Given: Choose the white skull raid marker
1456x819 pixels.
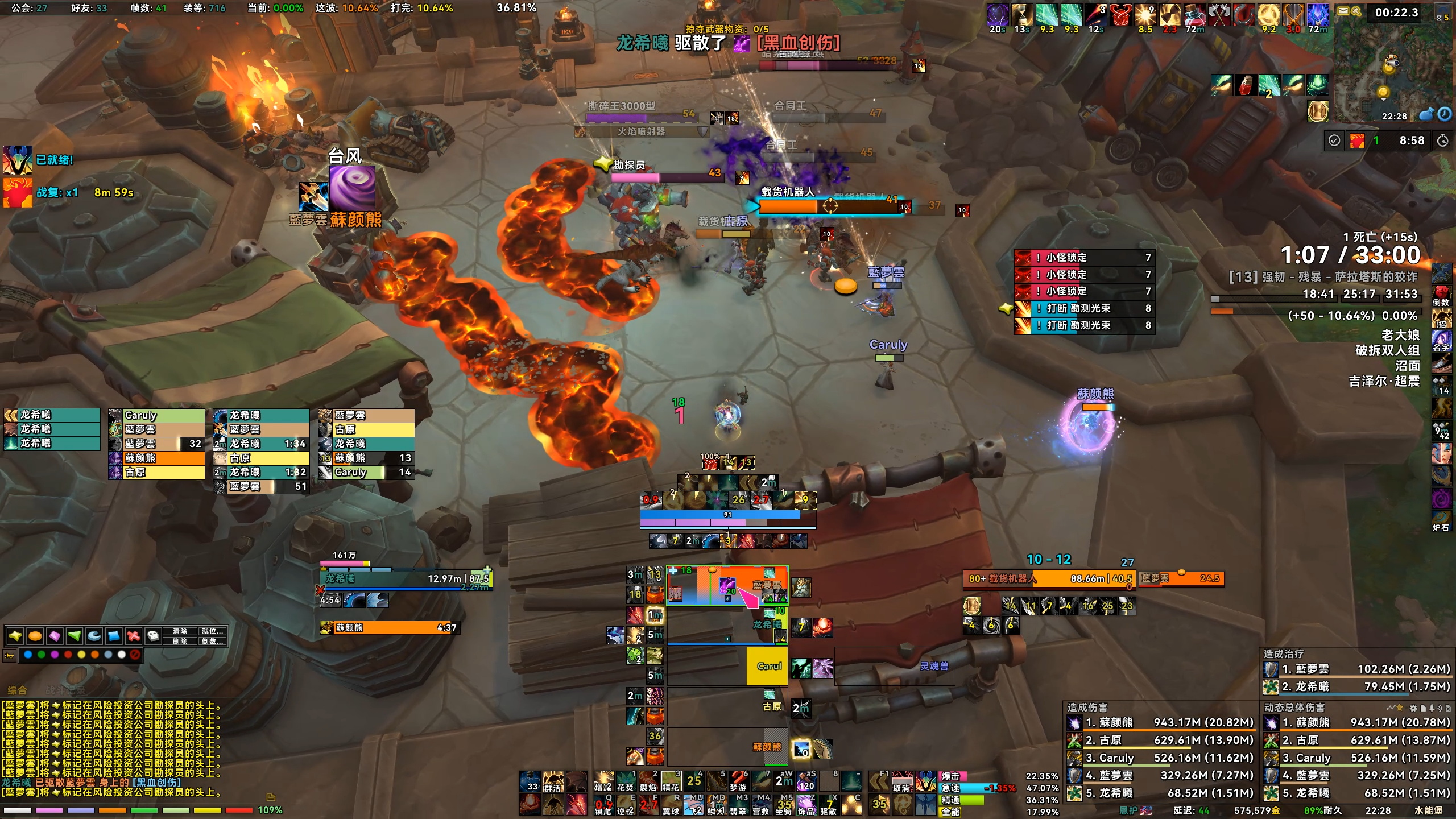Looking at the screenshot, I should pos(153,636).
